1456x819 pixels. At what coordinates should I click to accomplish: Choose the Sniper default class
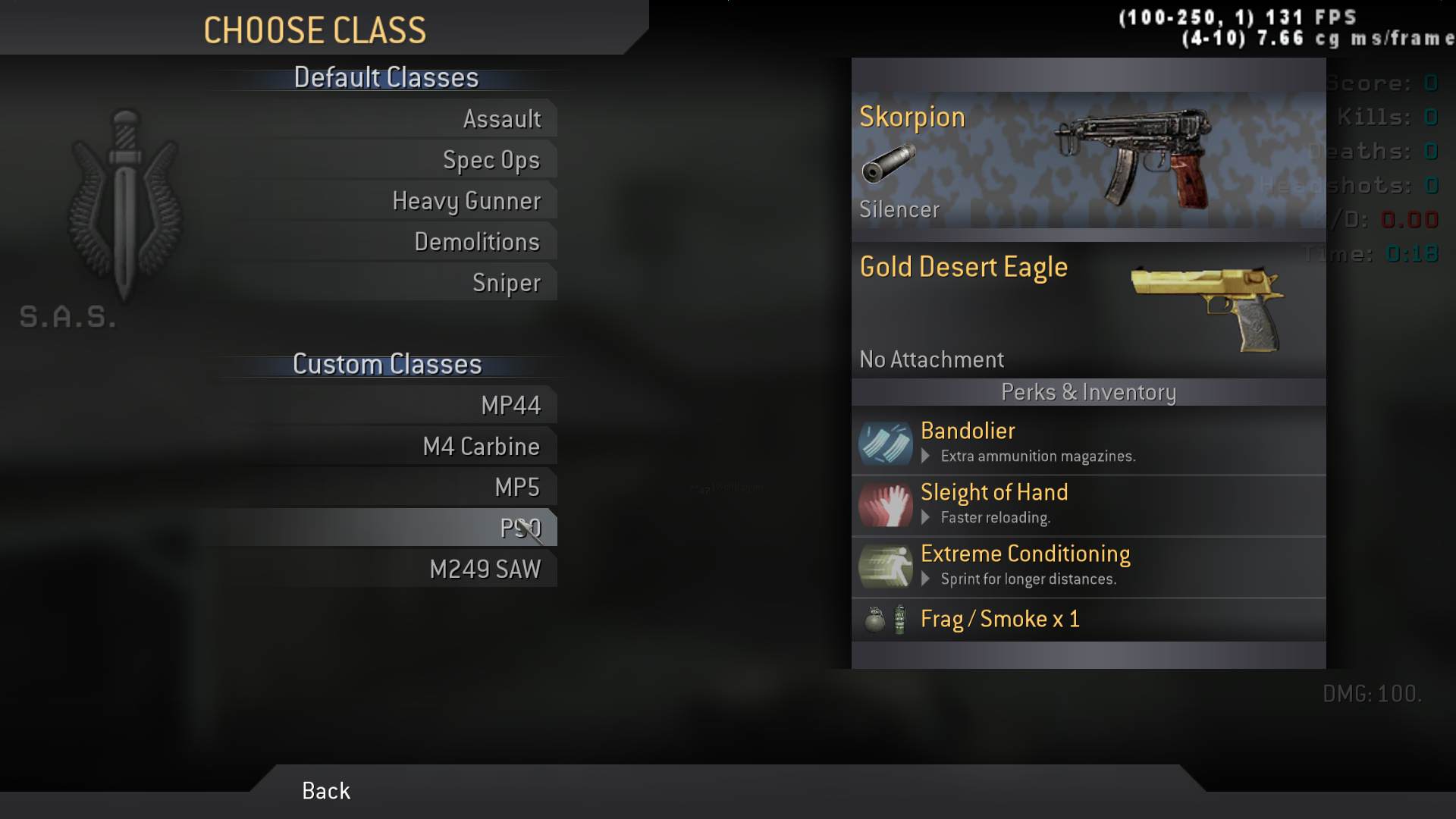pos(506,283)
